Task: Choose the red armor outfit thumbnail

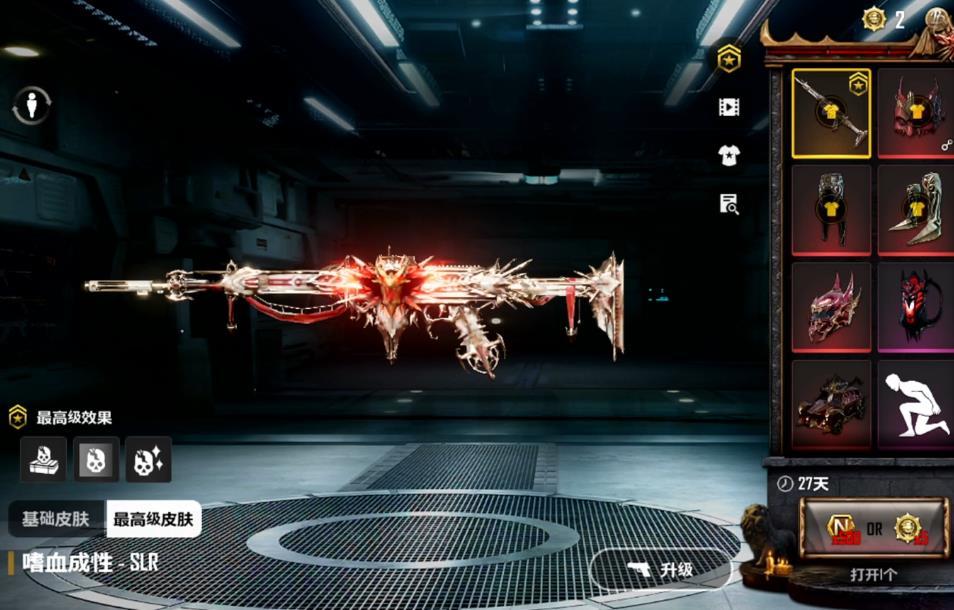Action: (915, 113)
